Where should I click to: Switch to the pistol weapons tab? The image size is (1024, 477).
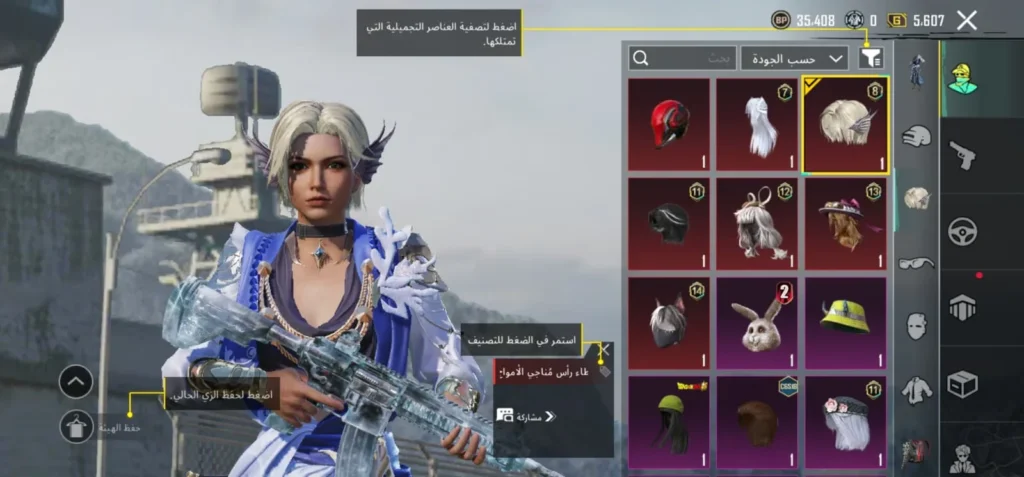pyautogui.click(x=962, y=153)
